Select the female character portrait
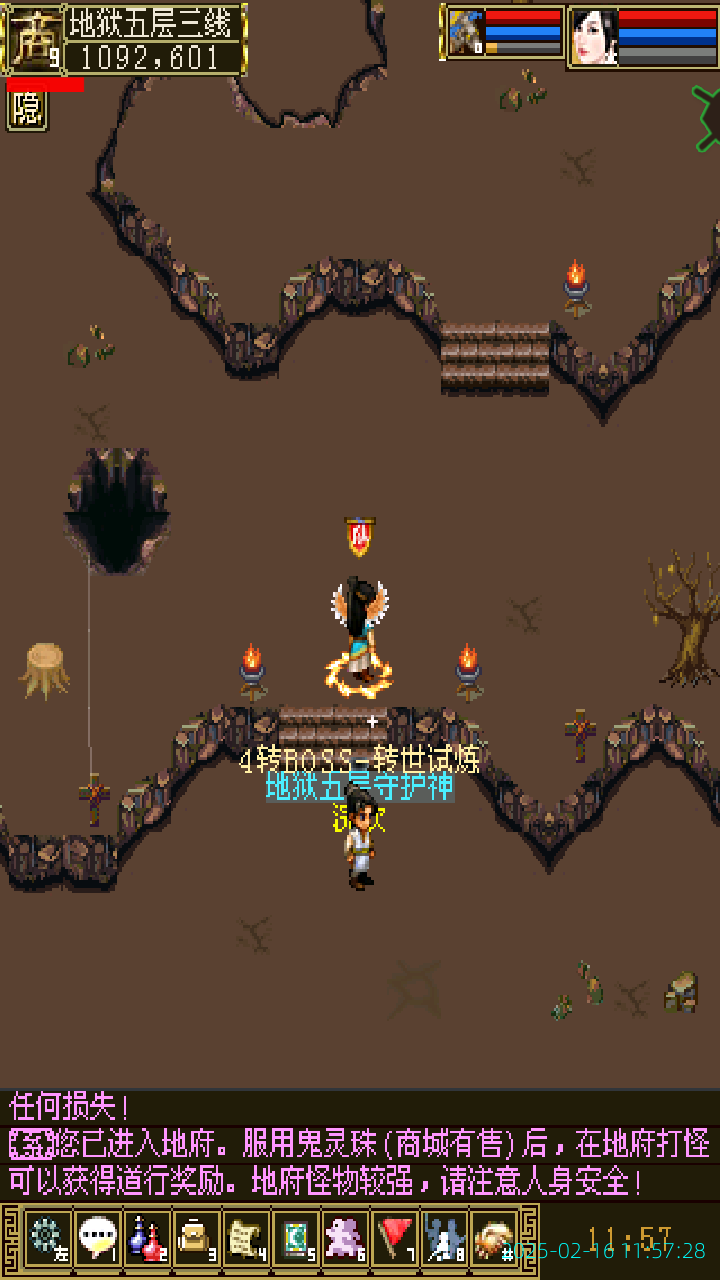The width and height of the screenshot is (720, 1280). coord(594,38)
